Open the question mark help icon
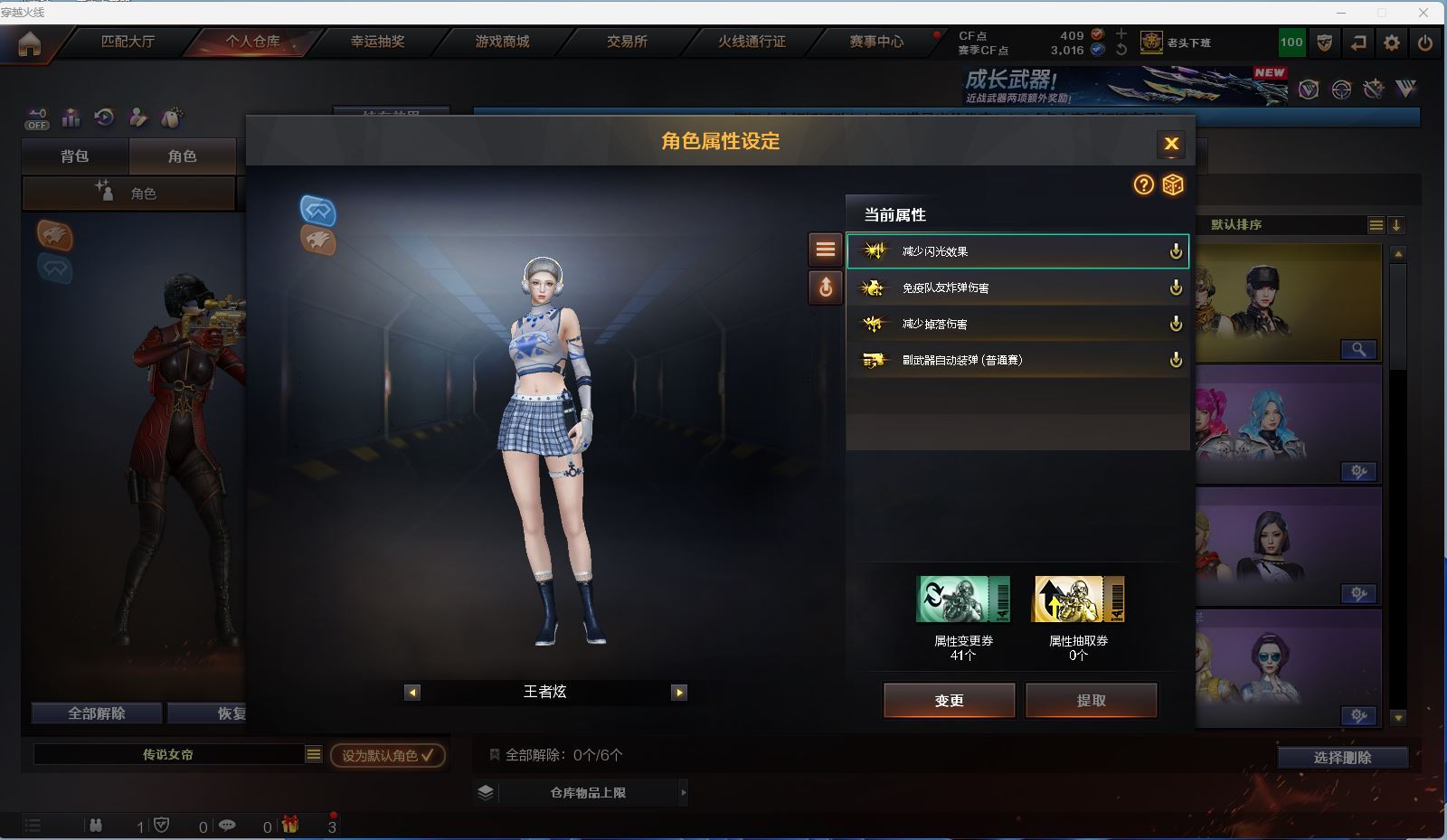The image size is (1447, 840). [x=1144, y=184]
